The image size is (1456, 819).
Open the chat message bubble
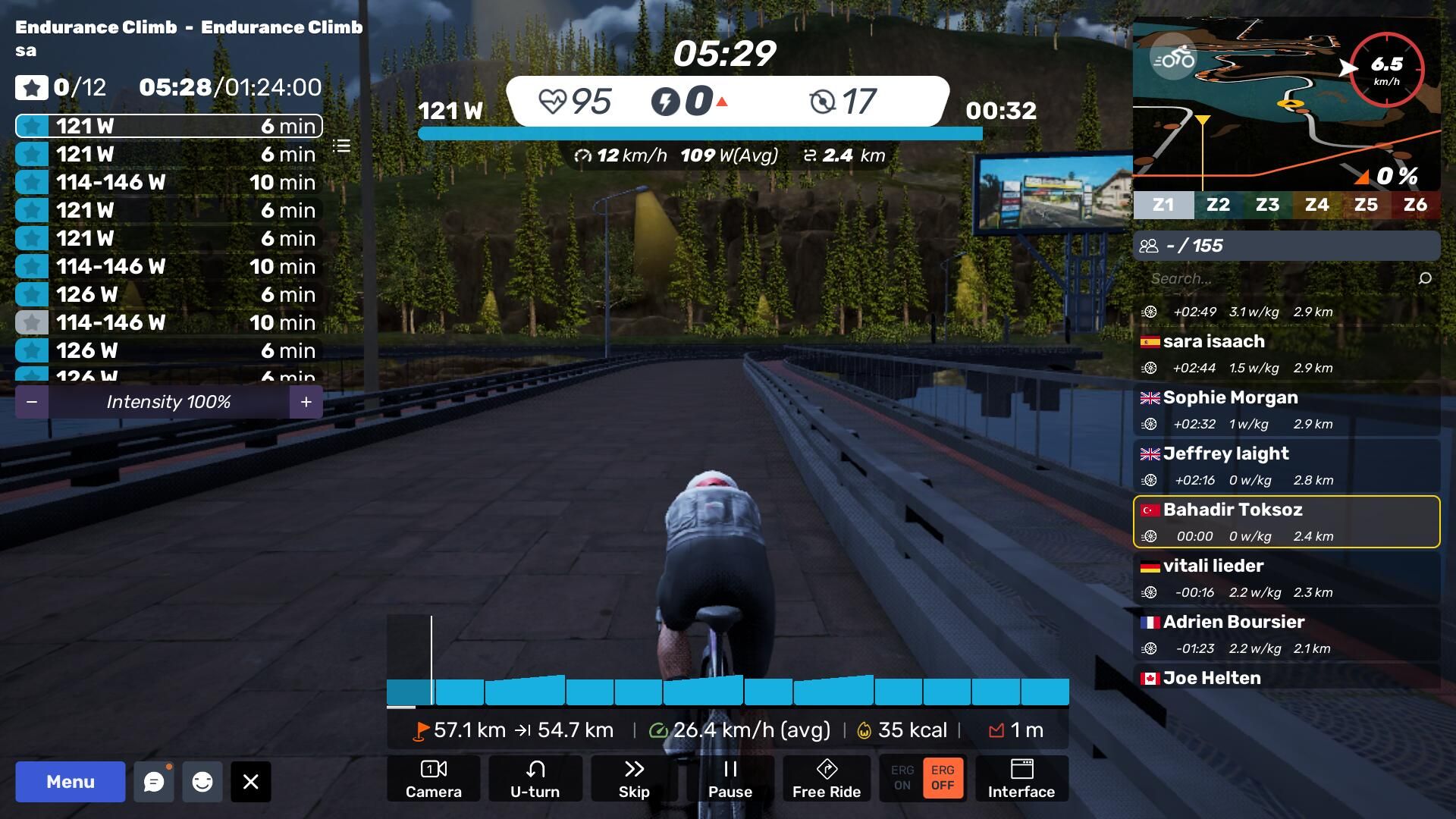(x=154, y=782)
